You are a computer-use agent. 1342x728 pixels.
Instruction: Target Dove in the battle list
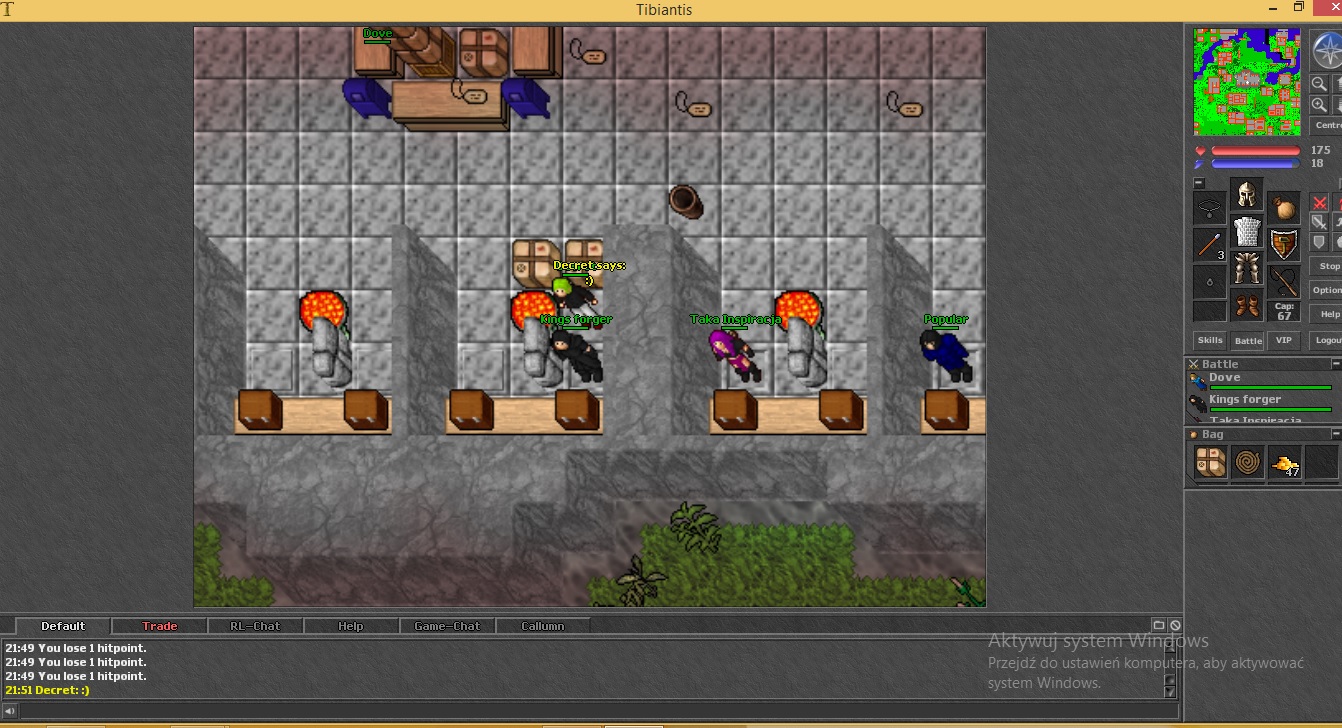tap(1260, 380)
